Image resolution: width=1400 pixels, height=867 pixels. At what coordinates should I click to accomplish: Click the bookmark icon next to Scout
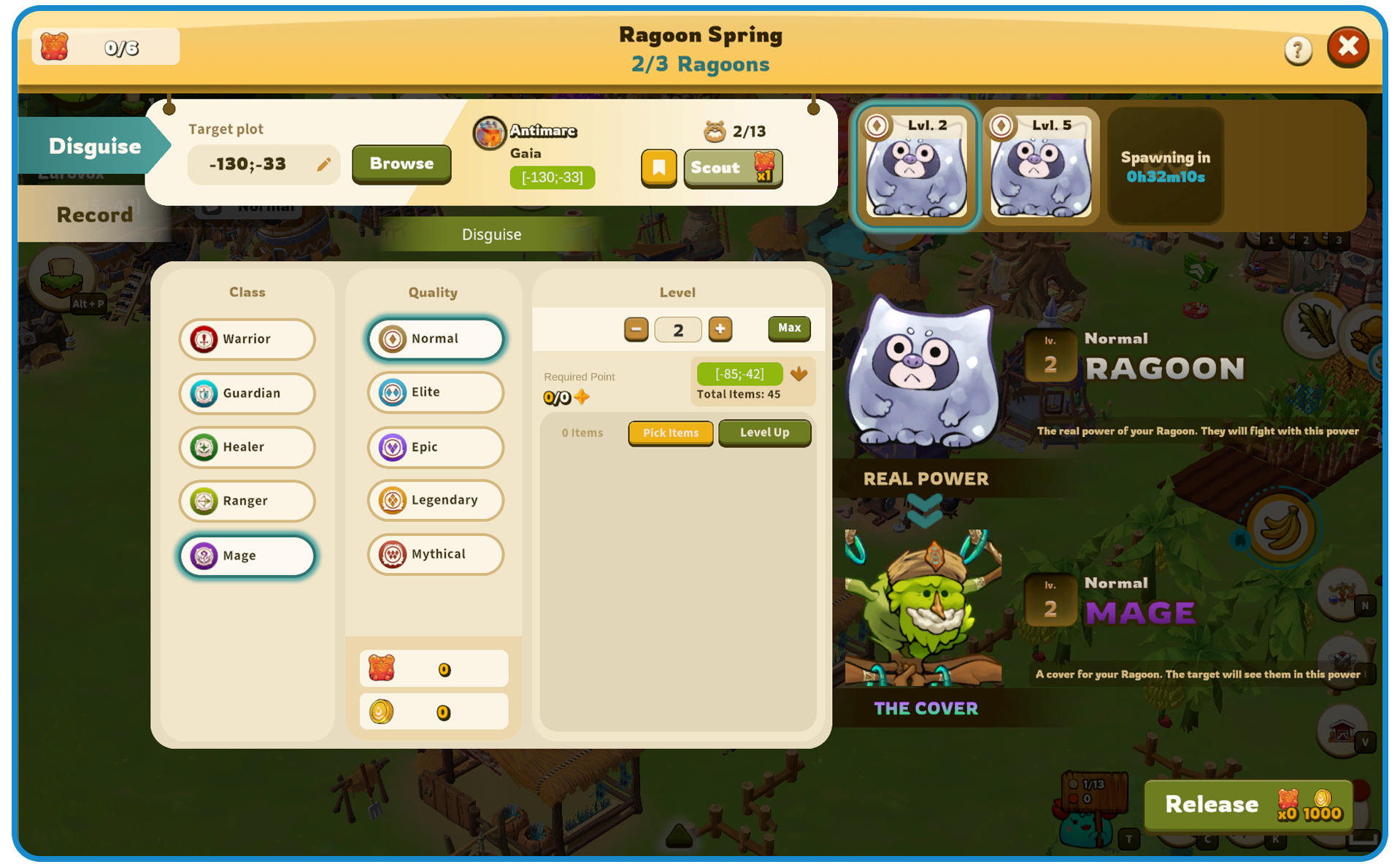point(658,168)
